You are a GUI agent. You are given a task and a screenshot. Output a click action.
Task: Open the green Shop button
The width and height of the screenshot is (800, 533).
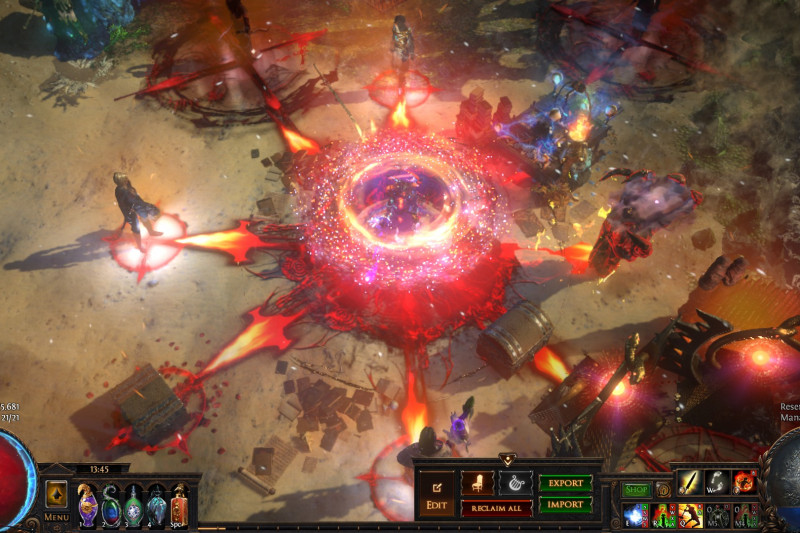click(x=637, y=490)
